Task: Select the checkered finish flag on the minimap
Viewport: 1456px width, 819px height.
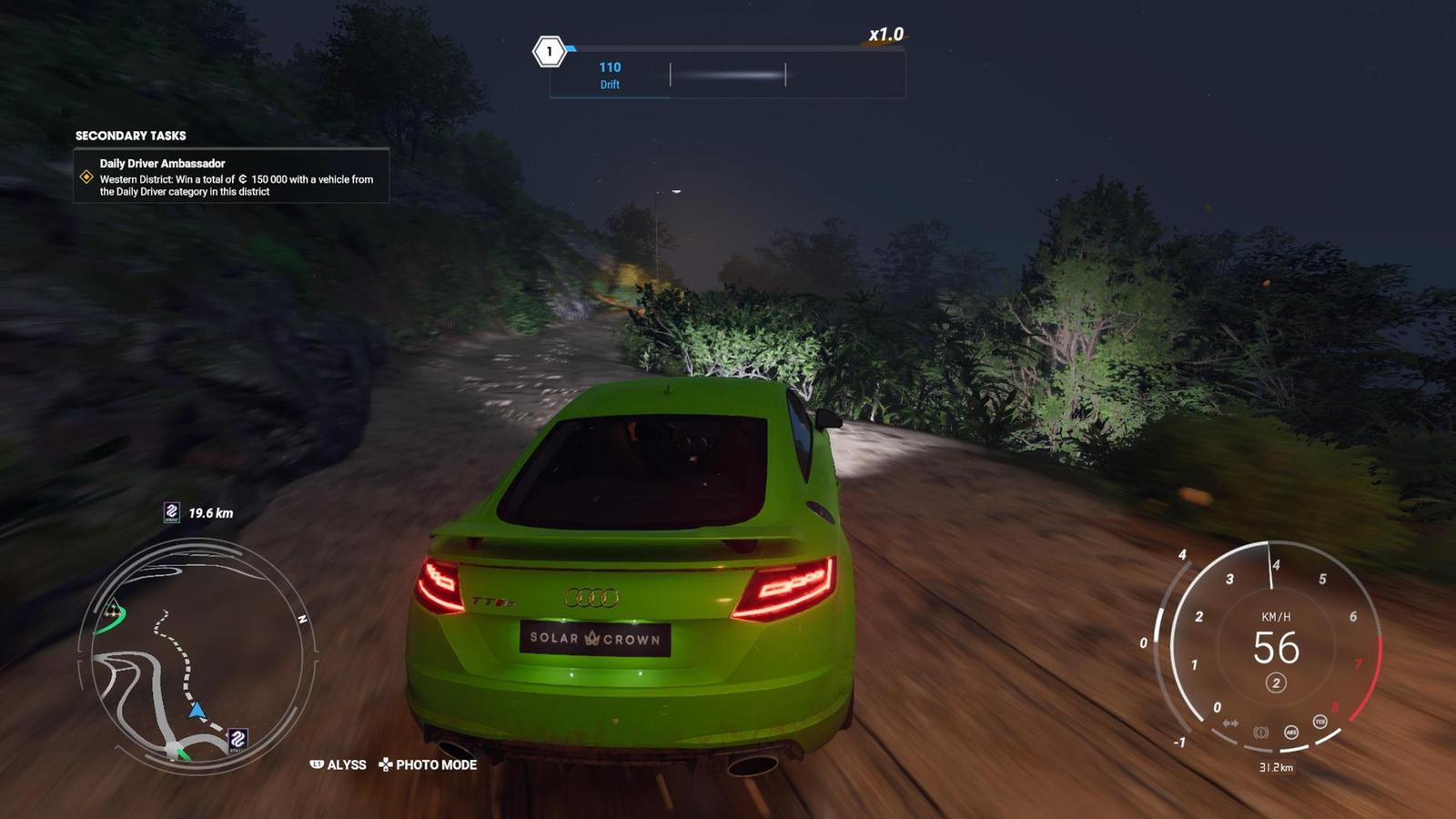Action: (114, 609)
